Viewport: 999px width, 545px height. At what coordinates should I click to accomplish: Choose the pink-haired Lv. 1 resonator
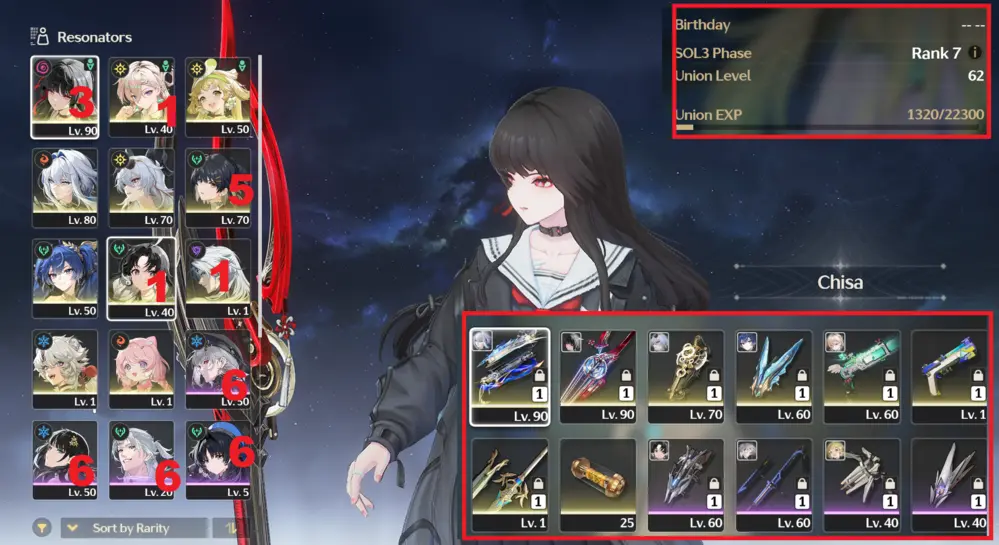(141, 368)
